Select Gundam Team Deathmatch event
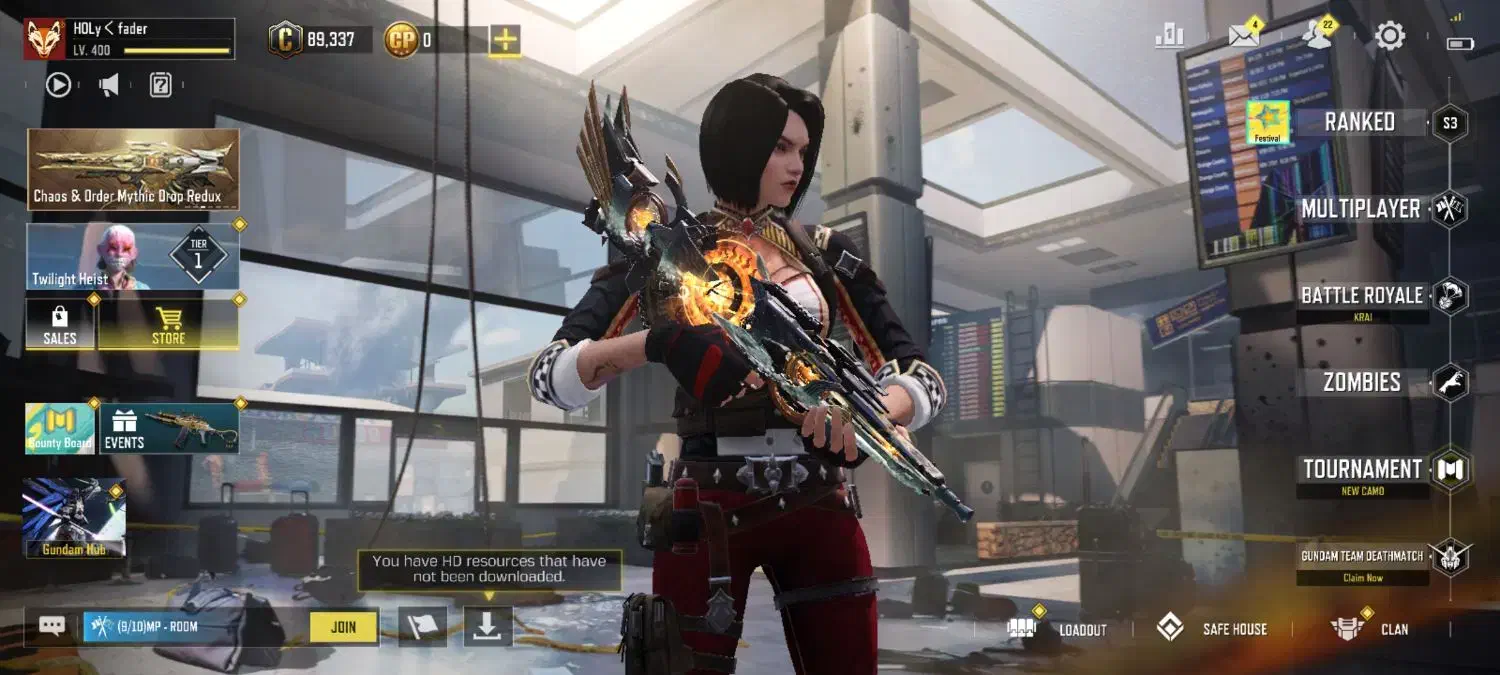Screen dimensions: 1500x675 [1362, 557]
